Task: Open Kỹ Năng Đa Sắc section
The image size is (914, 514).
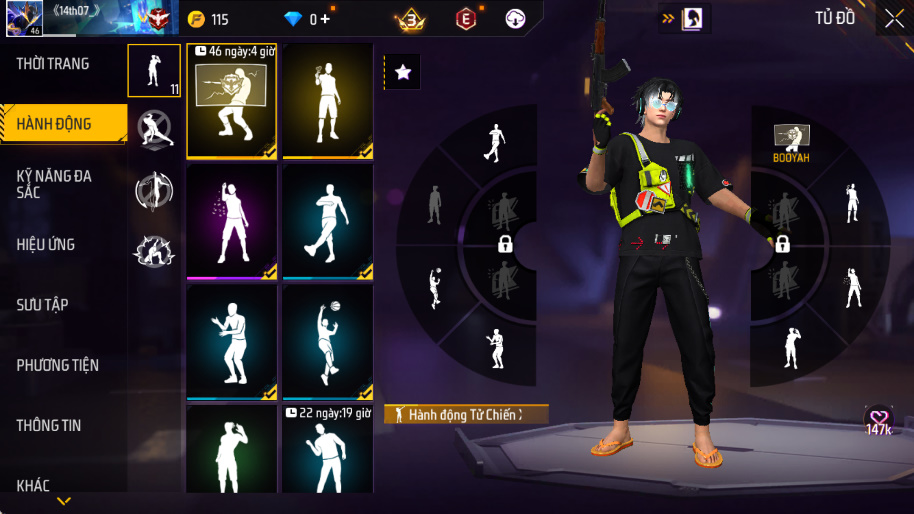Action: (x=55, y=184)
